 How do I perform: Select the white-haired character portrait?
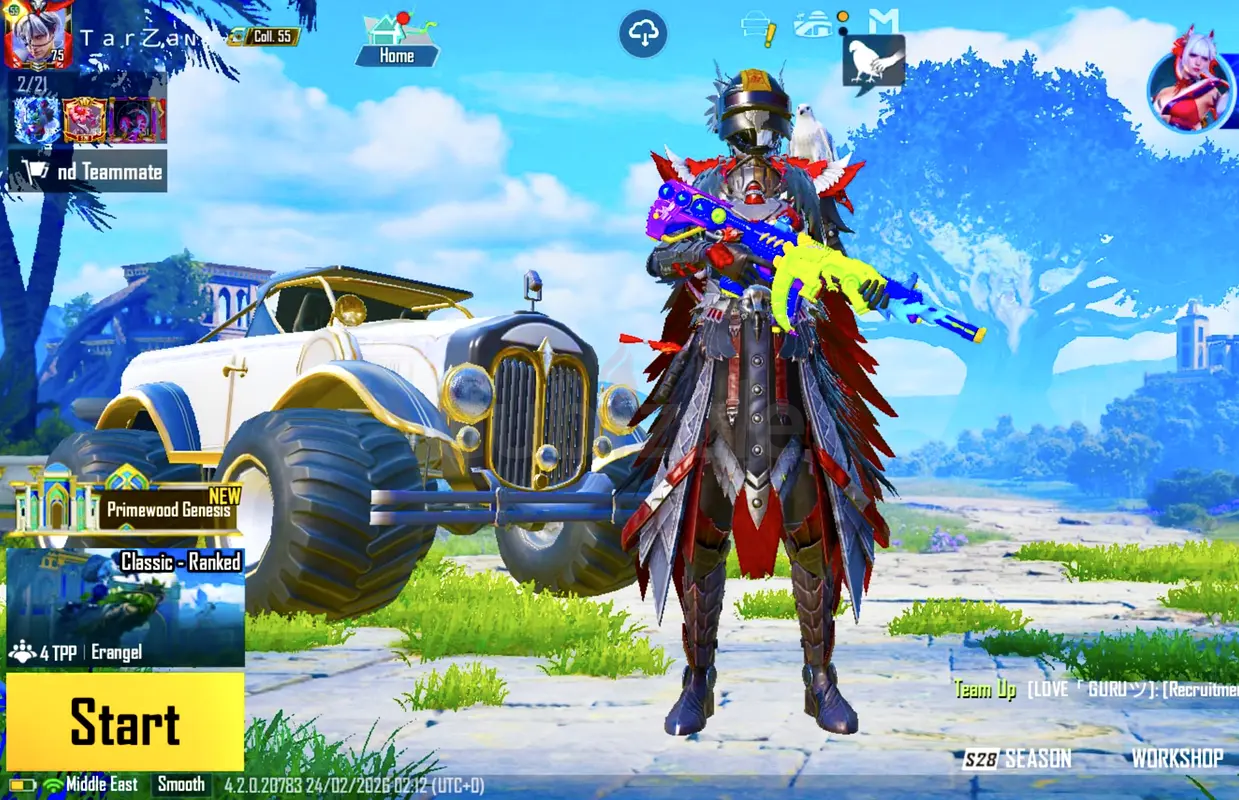pos(1190,87)
